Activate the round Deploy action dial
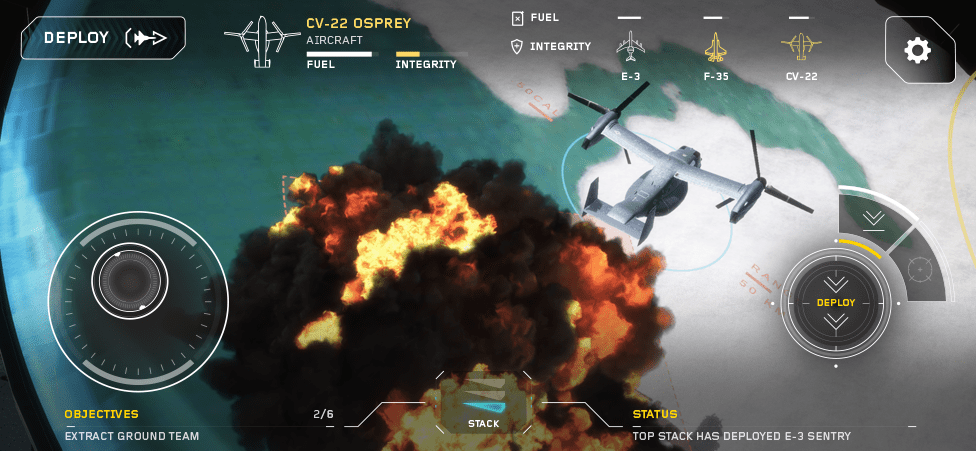The height and width of the screenshot is (451, 976). 836,302
